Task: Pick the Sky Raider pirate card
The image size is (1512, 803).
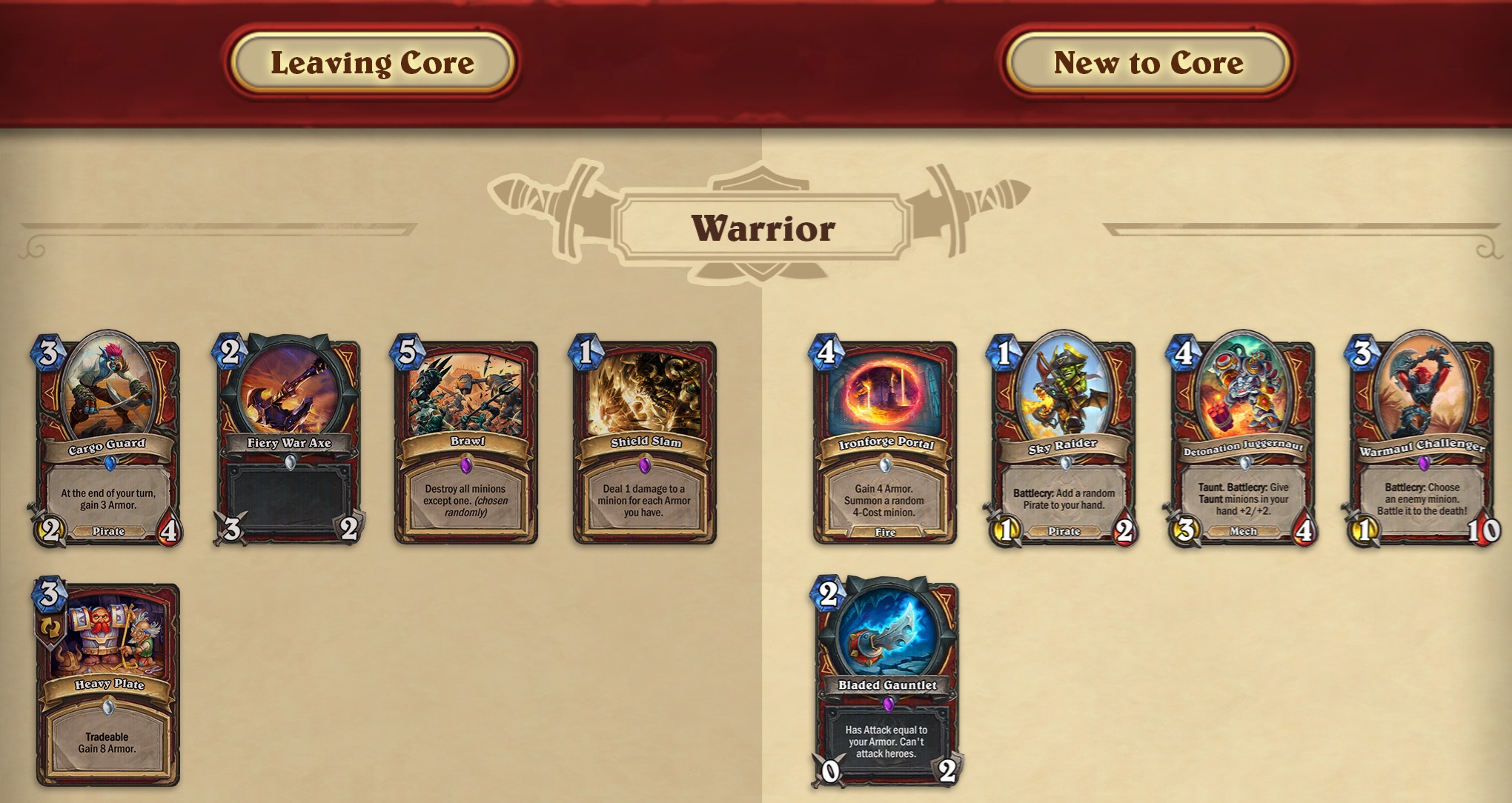Action: pos(1064,441)
